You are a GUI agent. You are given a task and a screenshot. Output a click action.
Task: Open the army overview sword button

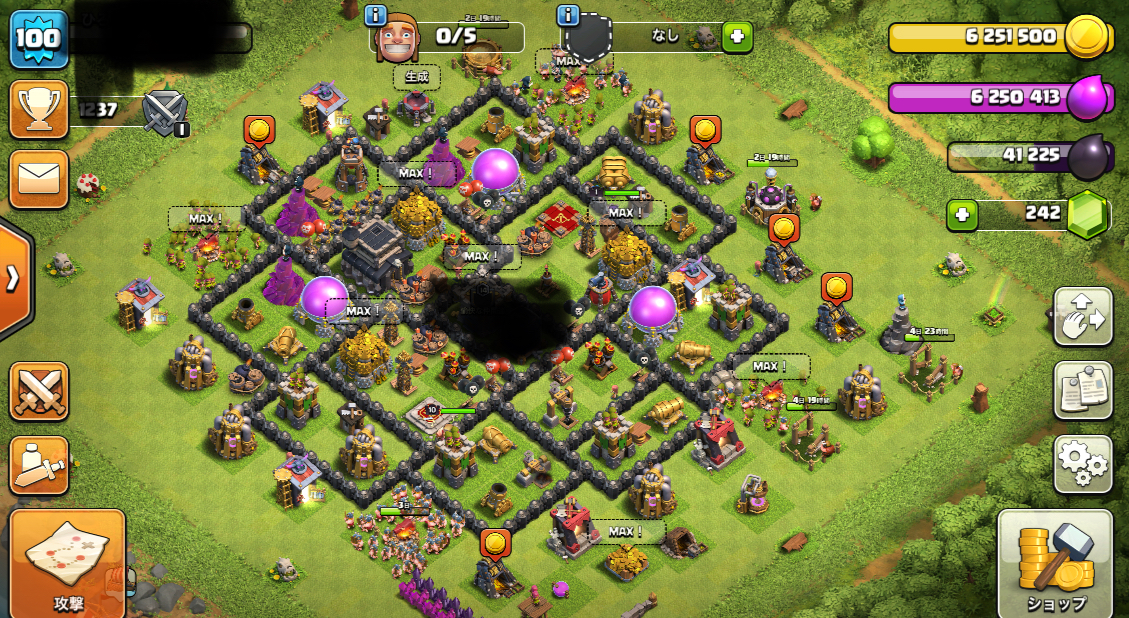click(39, 465)
